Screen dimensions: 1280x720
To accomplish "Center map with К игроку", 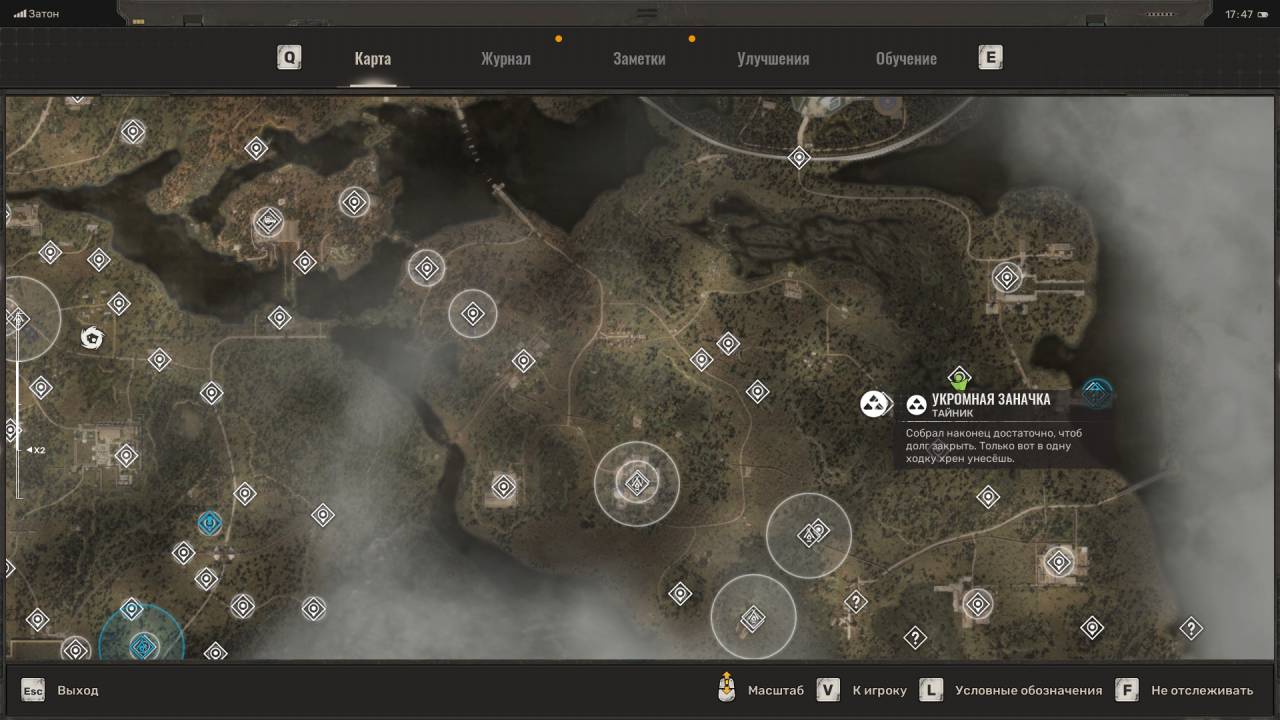I will point(879,690).
